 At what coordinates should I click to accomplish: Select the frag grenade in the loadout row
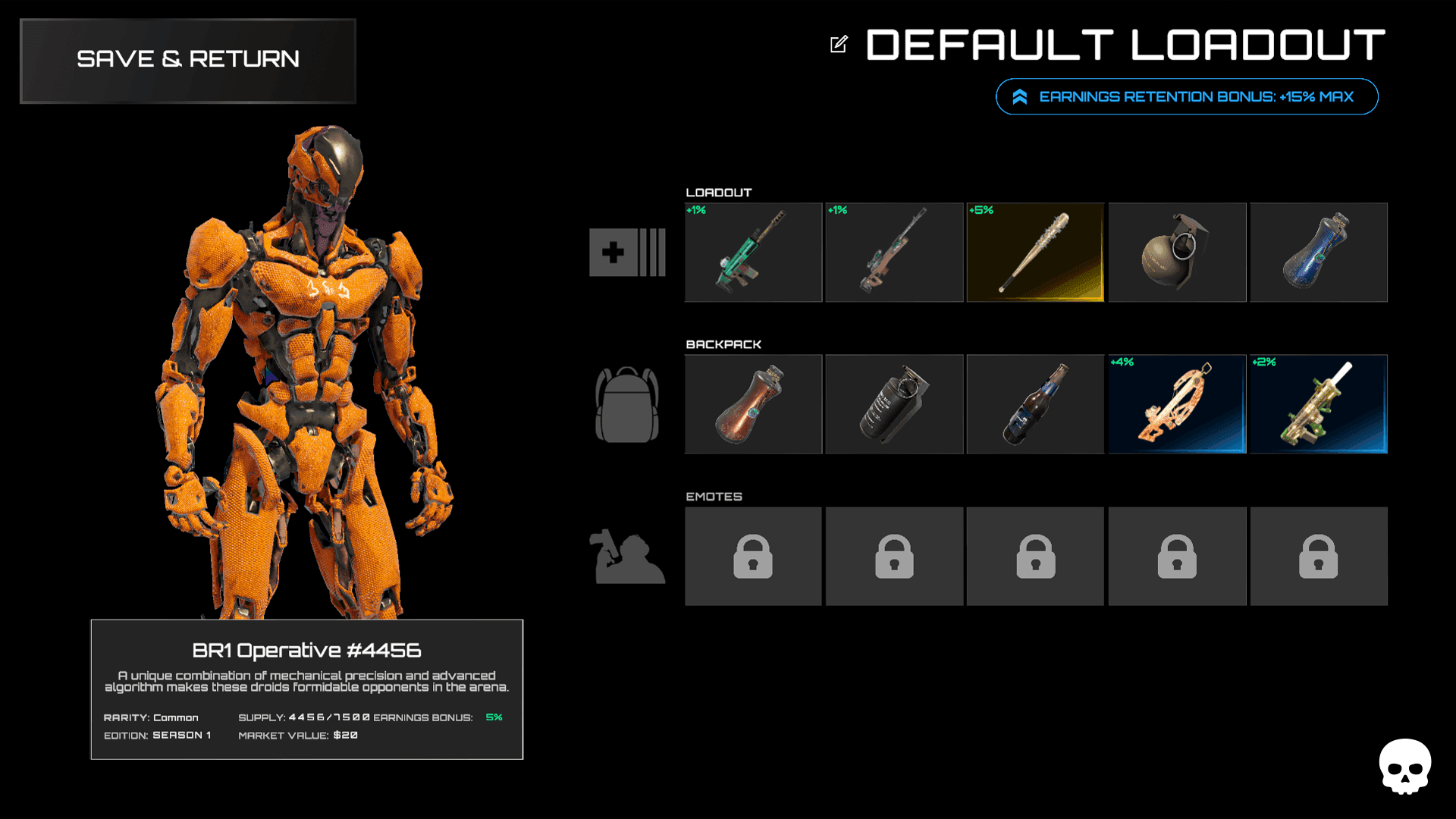[1176, 252]
